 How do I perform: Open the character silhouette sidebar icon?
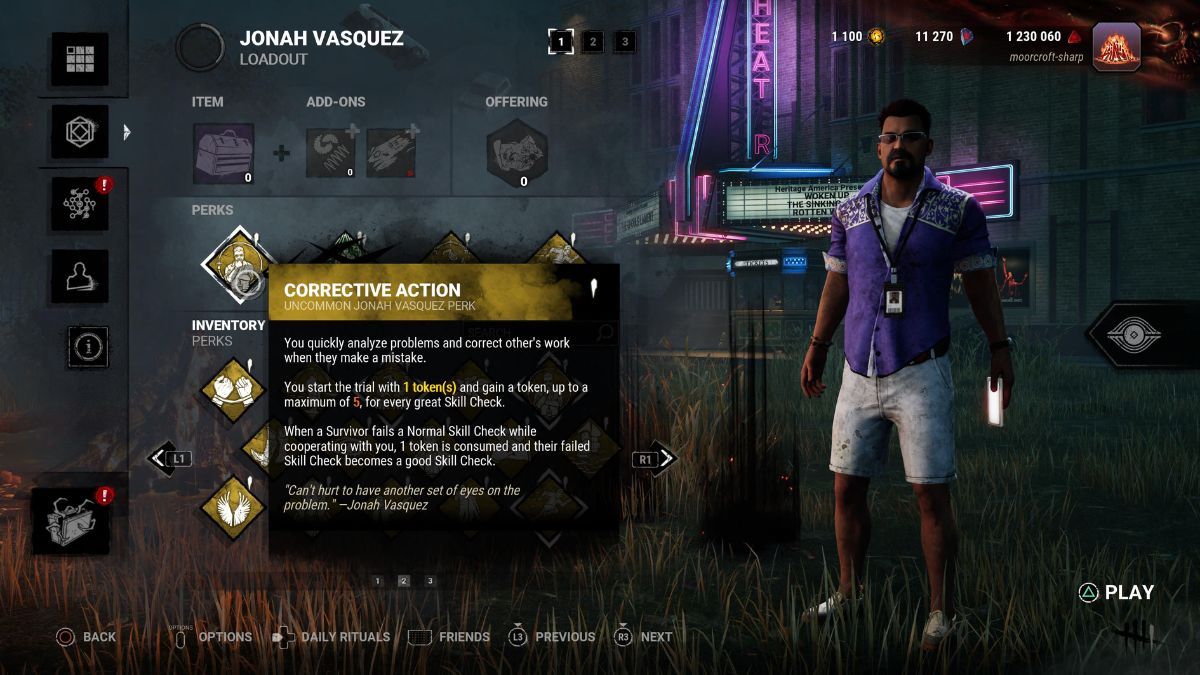tap(80, 275)
